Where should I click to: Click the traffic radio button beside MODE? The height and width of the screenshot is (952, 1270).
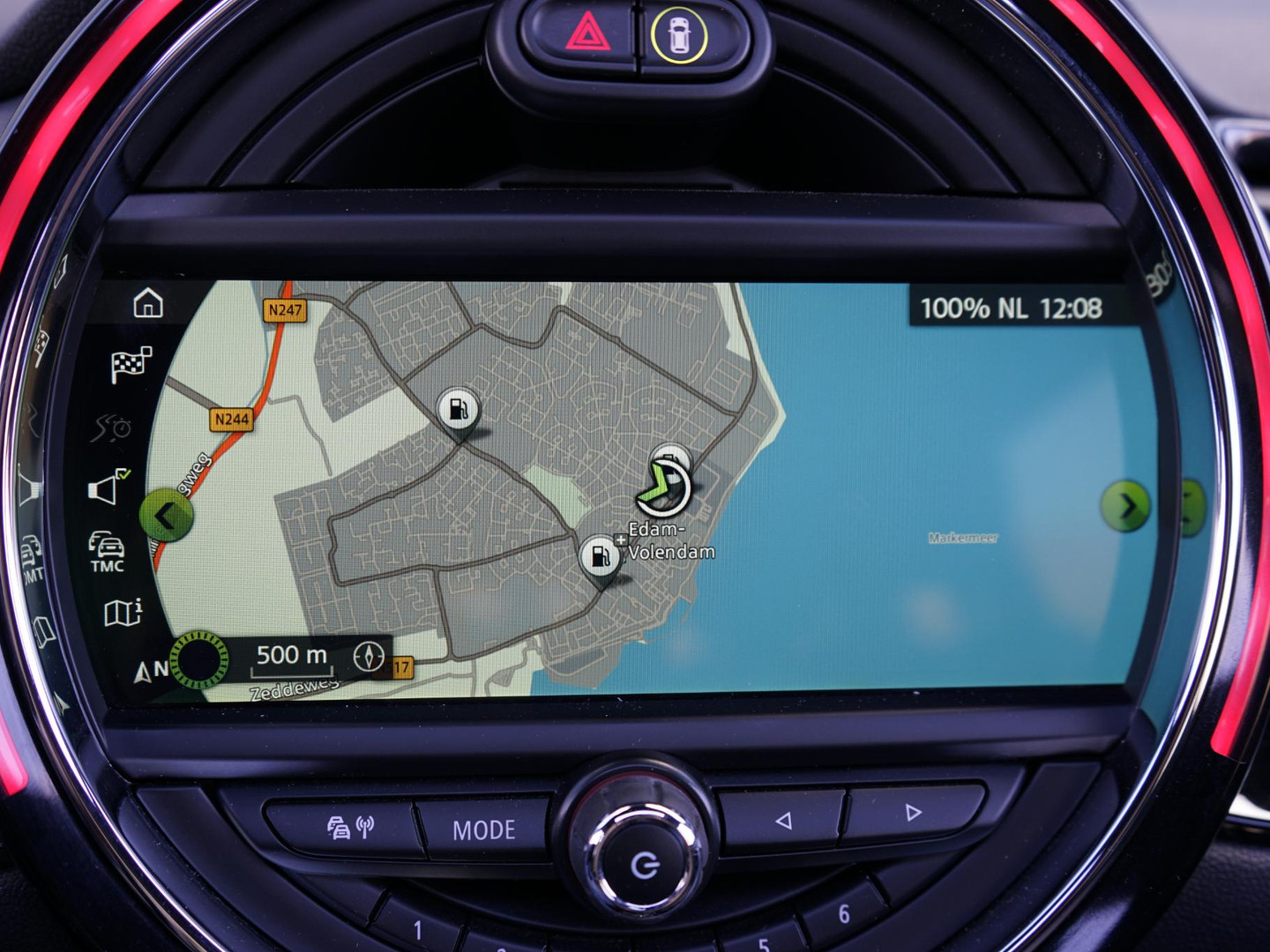click(x=350, y=827)
